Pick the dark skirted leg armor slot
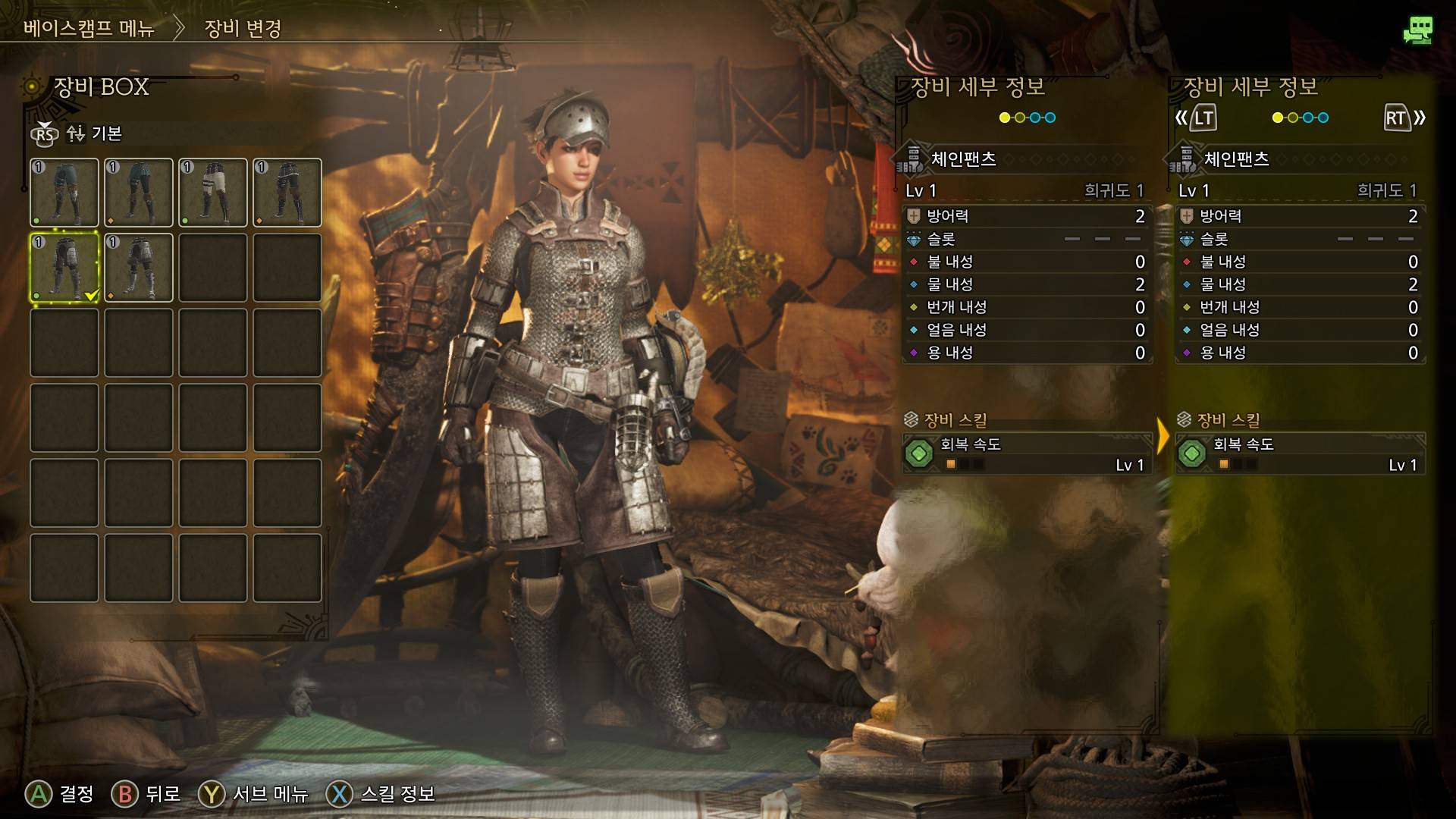 (287, 193)
